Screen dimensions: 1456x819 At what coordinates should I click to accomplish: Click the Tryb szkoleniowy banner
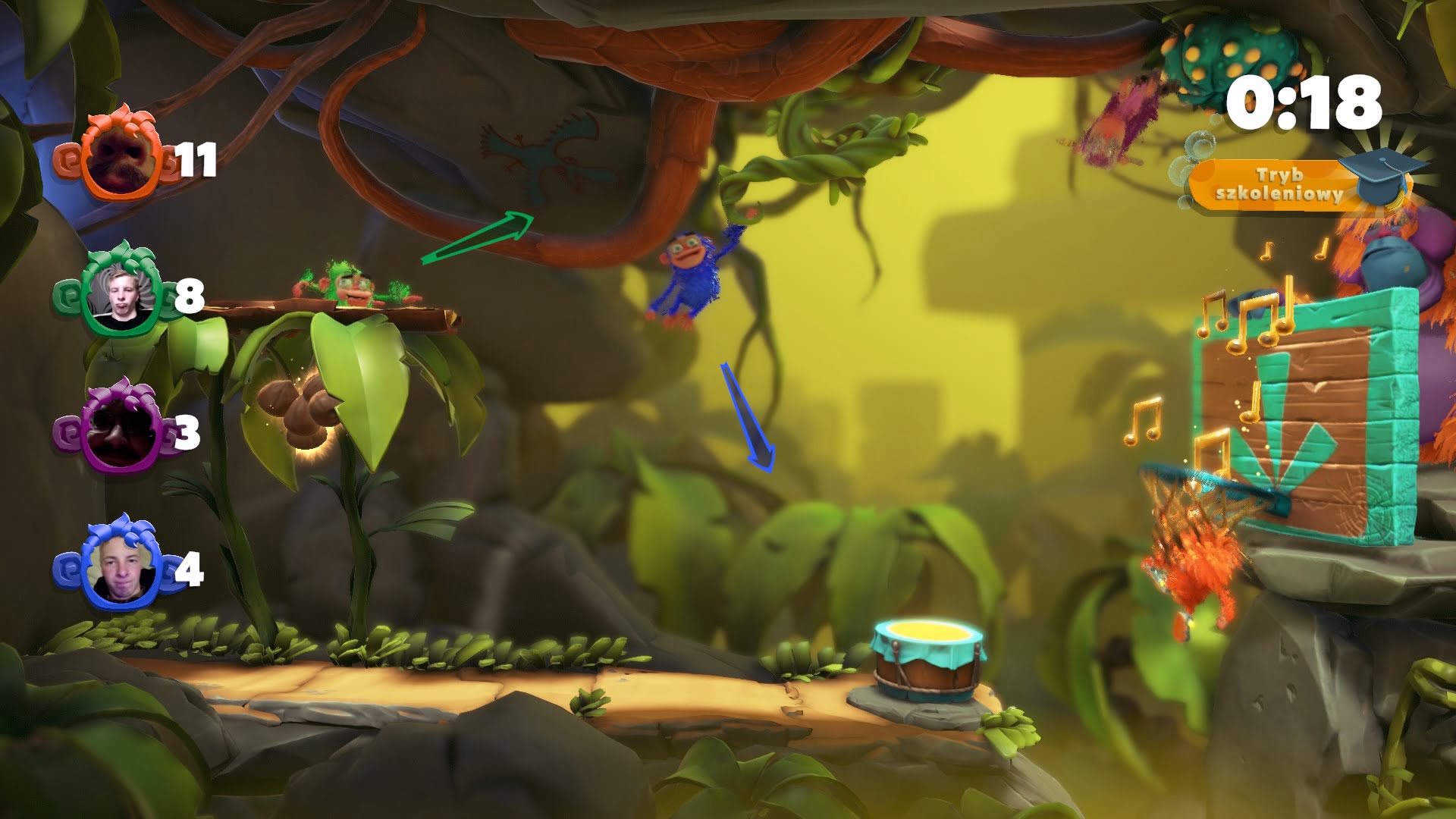1280,185
